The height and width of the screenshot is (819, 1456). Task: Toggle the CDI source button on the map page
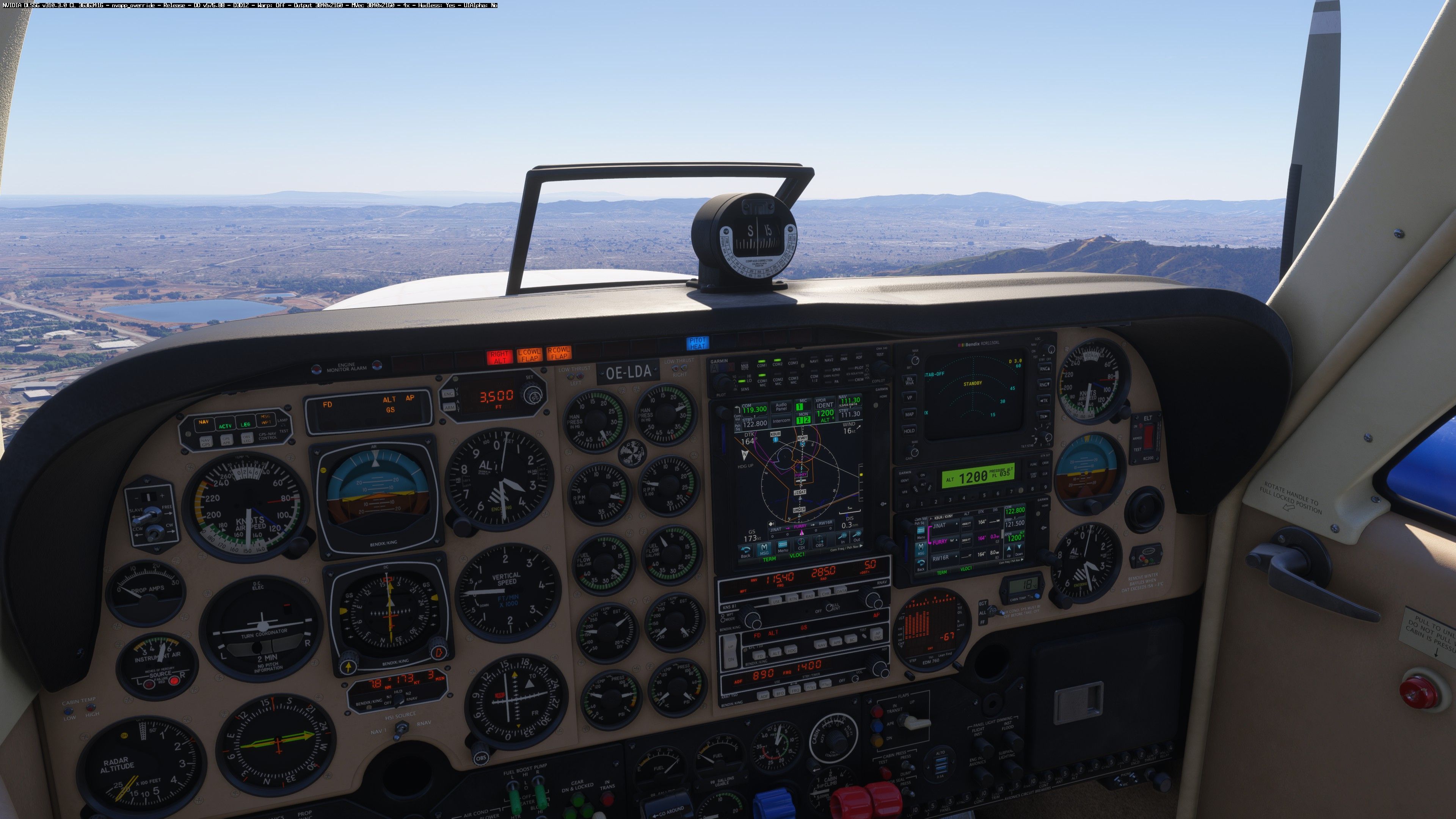tap(801, 544)
